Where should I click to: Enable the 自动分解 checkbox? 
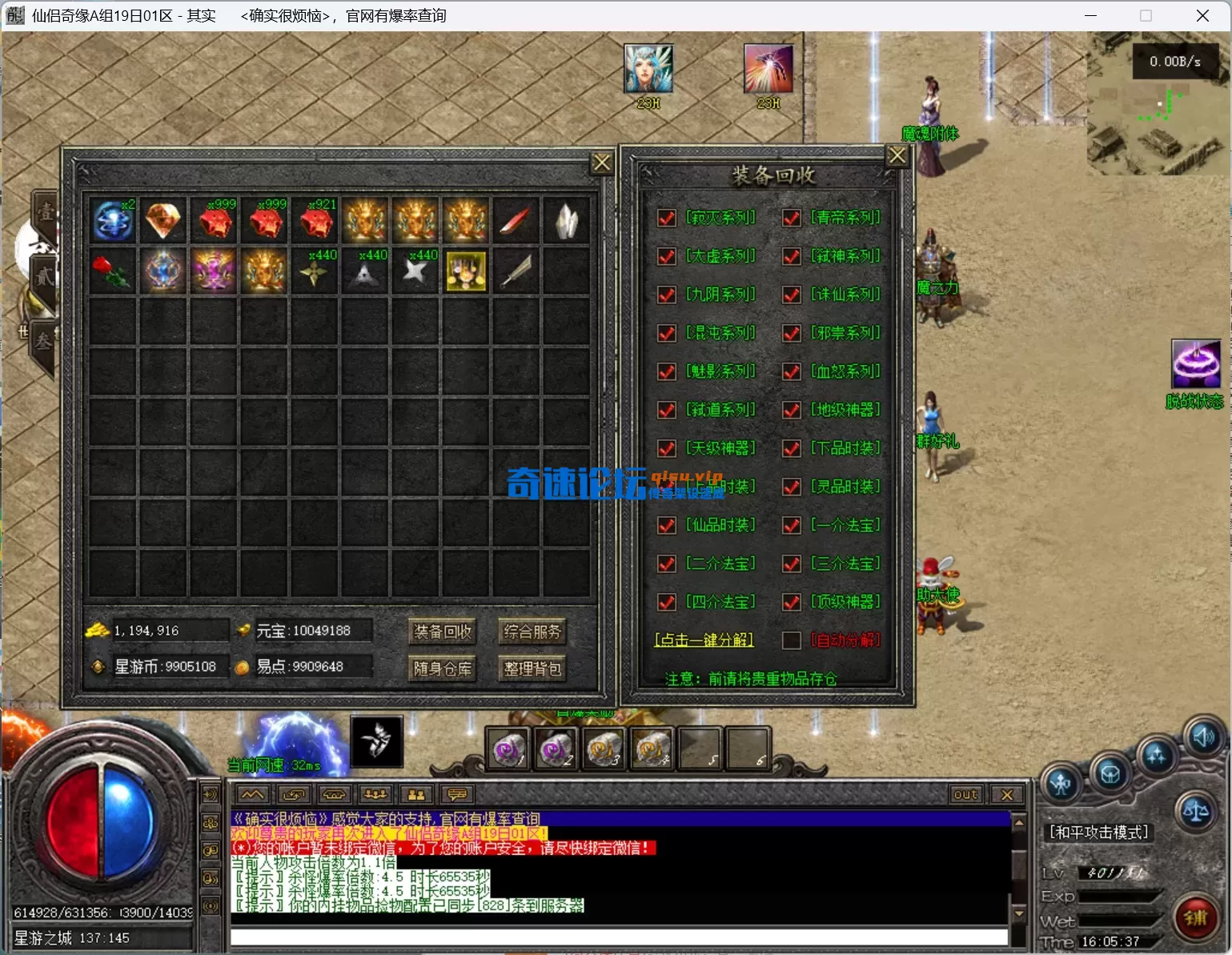click(x=792, y=640)
